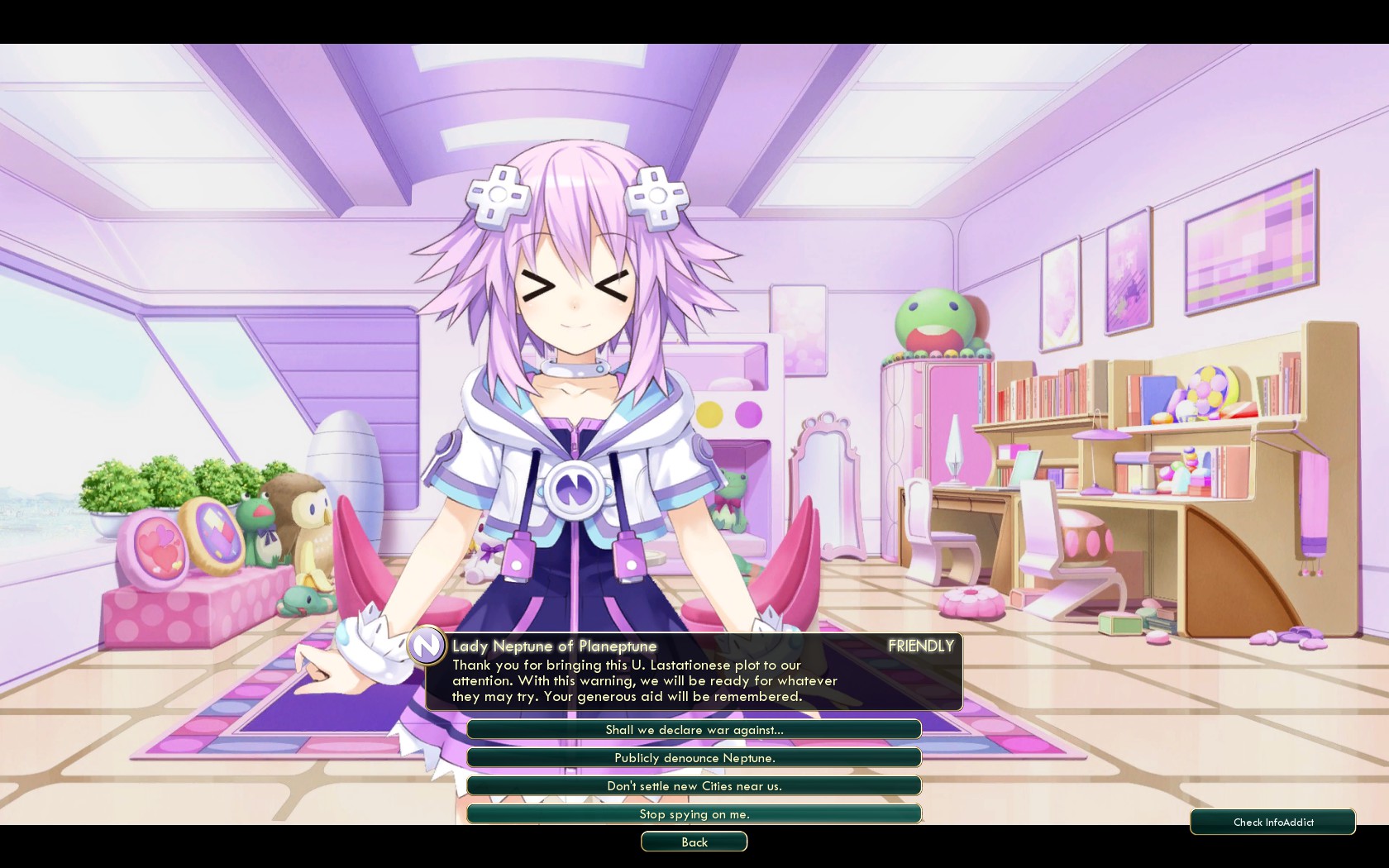Click the Back button
The height and width of the screenshot is (868, 1389).
pyautogui.click(x=694, y=842)
